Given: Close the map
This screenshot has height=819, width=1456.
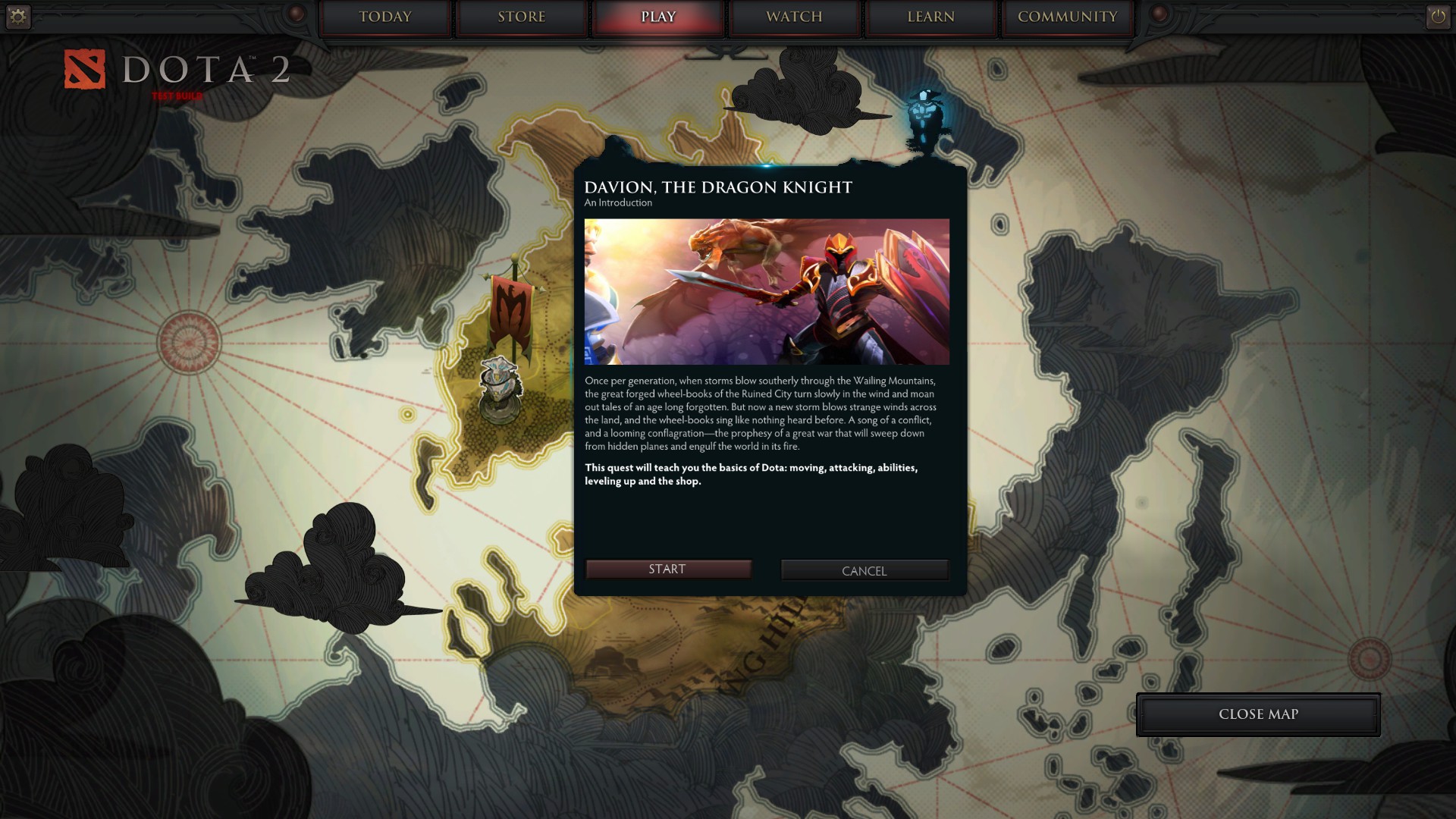Looking at the screenshot, I should coord(1257,714).
